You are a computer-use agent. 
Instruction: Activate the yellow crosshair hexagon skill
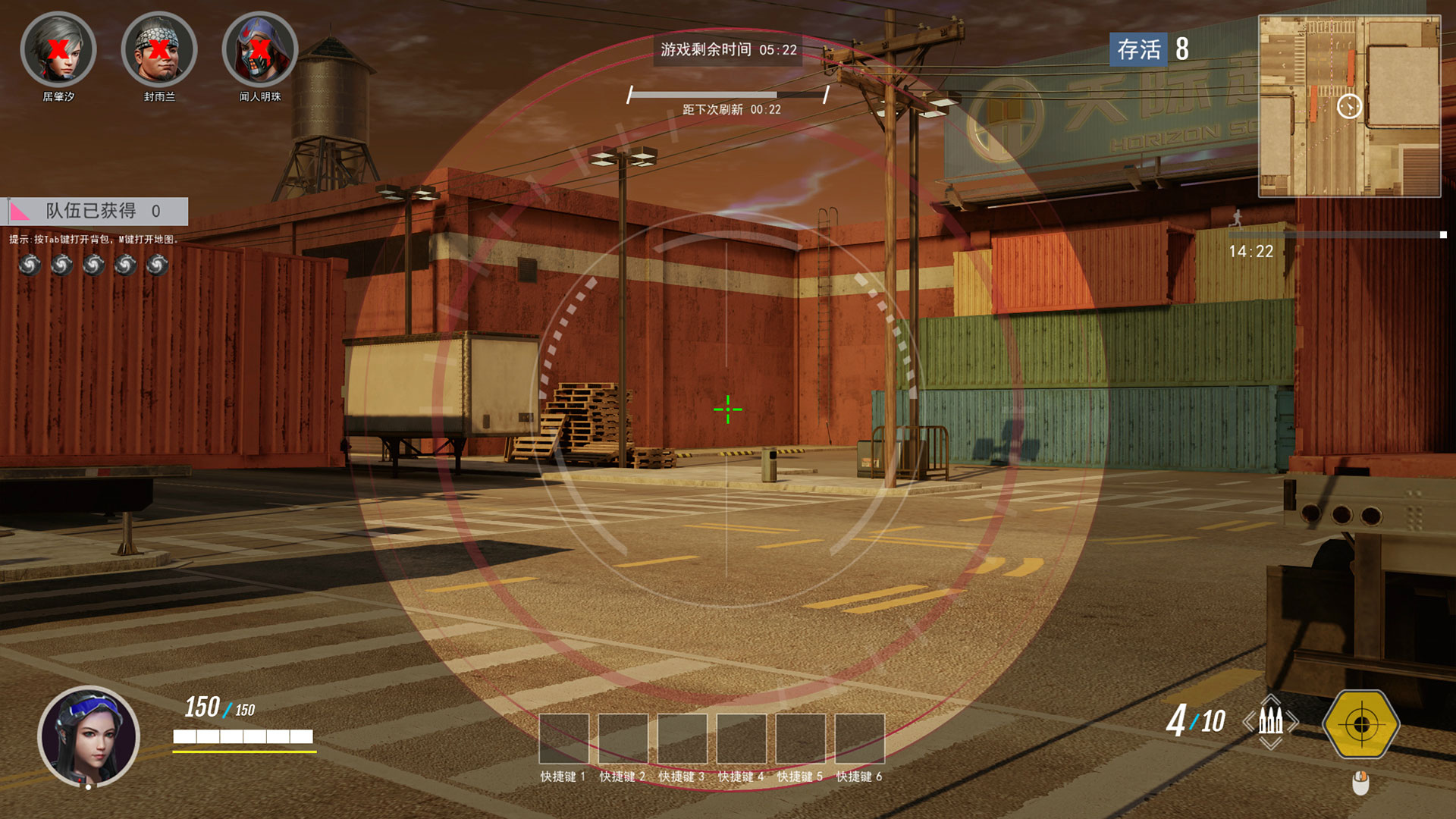(1361, 724)
